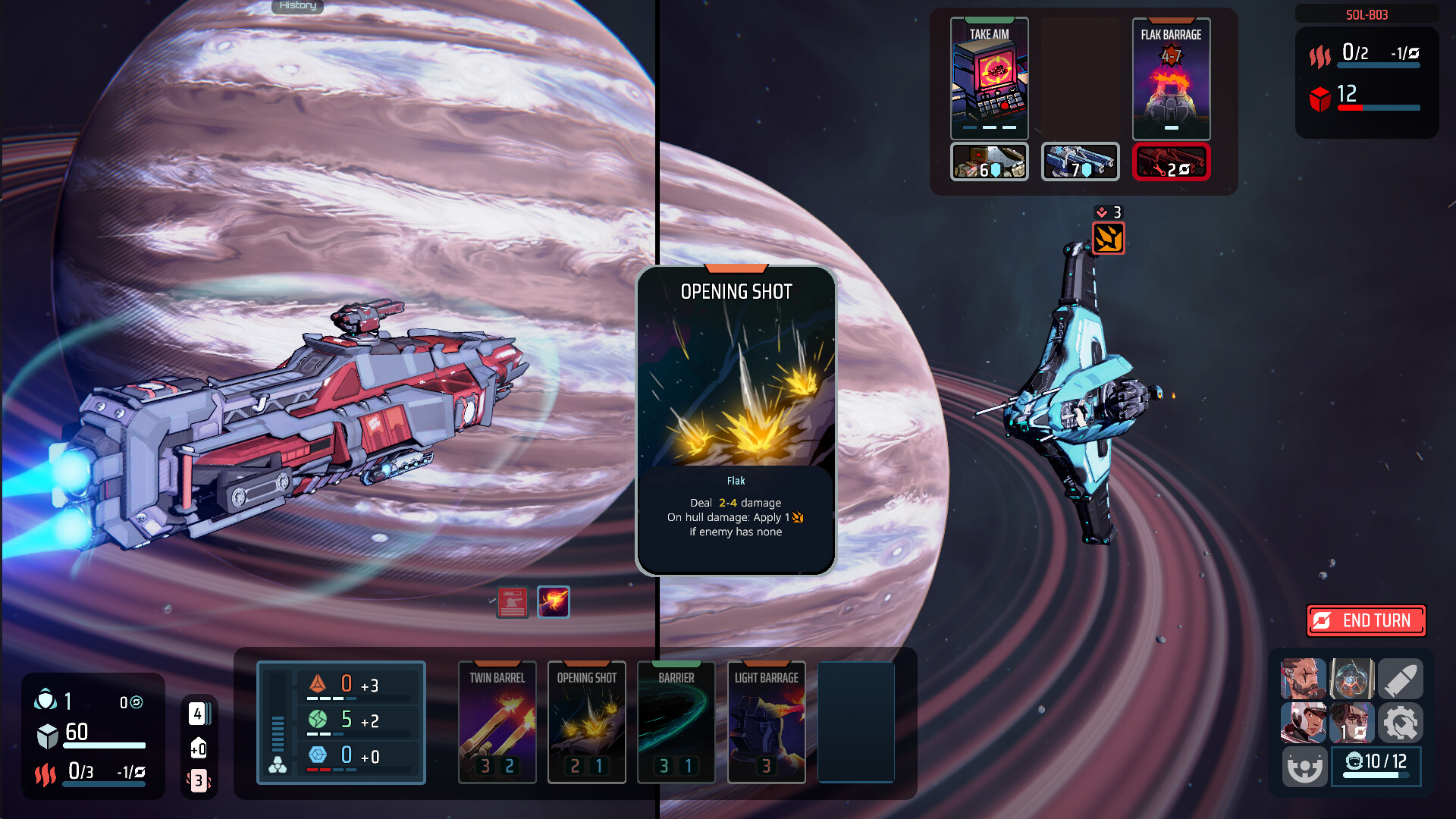Image resolution: width=1456 pixels, height=819 pixels.
Task: Select the highlighted wrench weapon slot
Action: [1171, 161]
